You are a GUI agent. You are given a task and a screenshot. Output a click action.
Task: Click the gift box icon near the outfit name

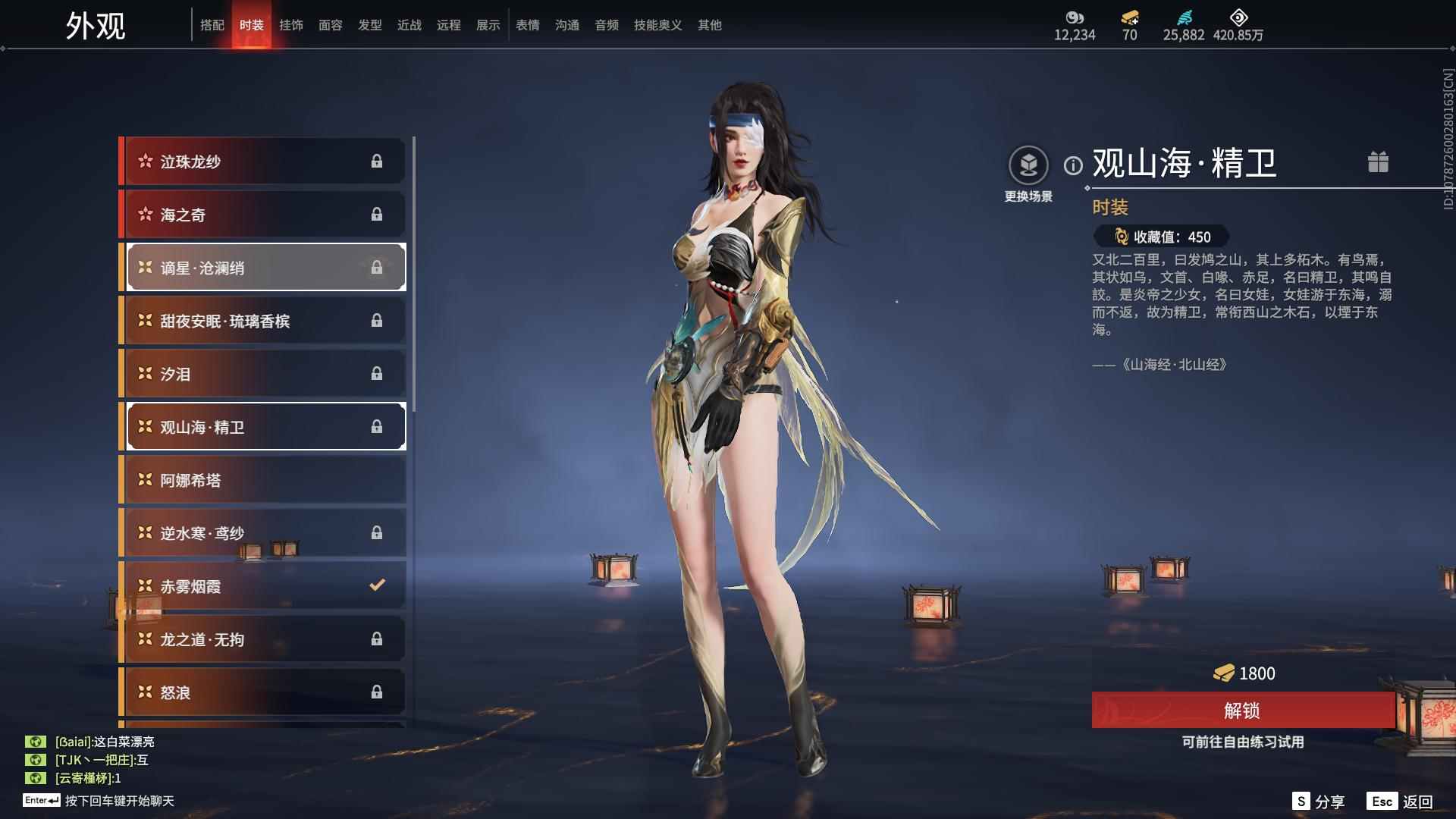[1379, 162]
